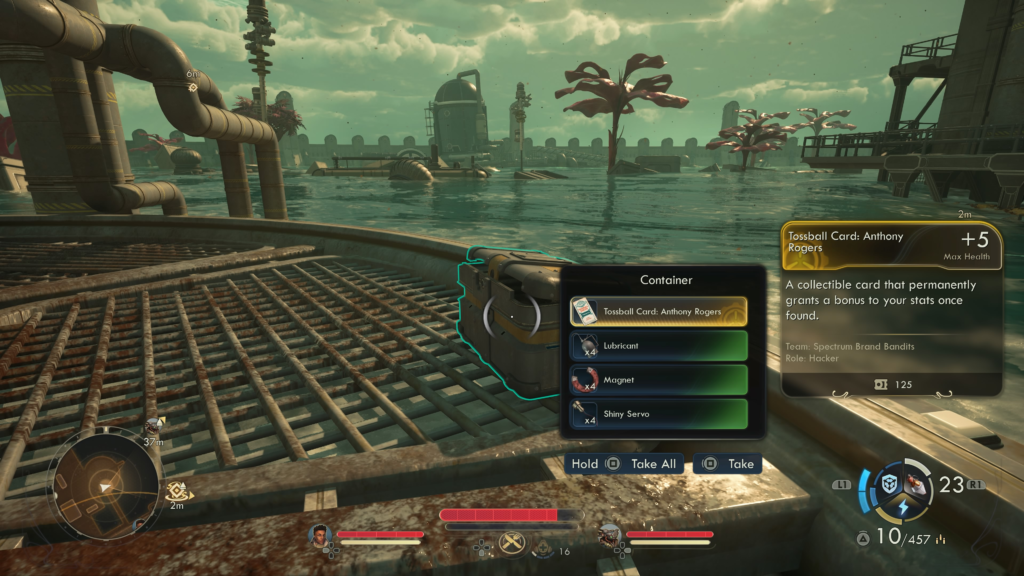Choose the Magnet item row
This screenshot has height=576, width=1024.
click(658, 380)
